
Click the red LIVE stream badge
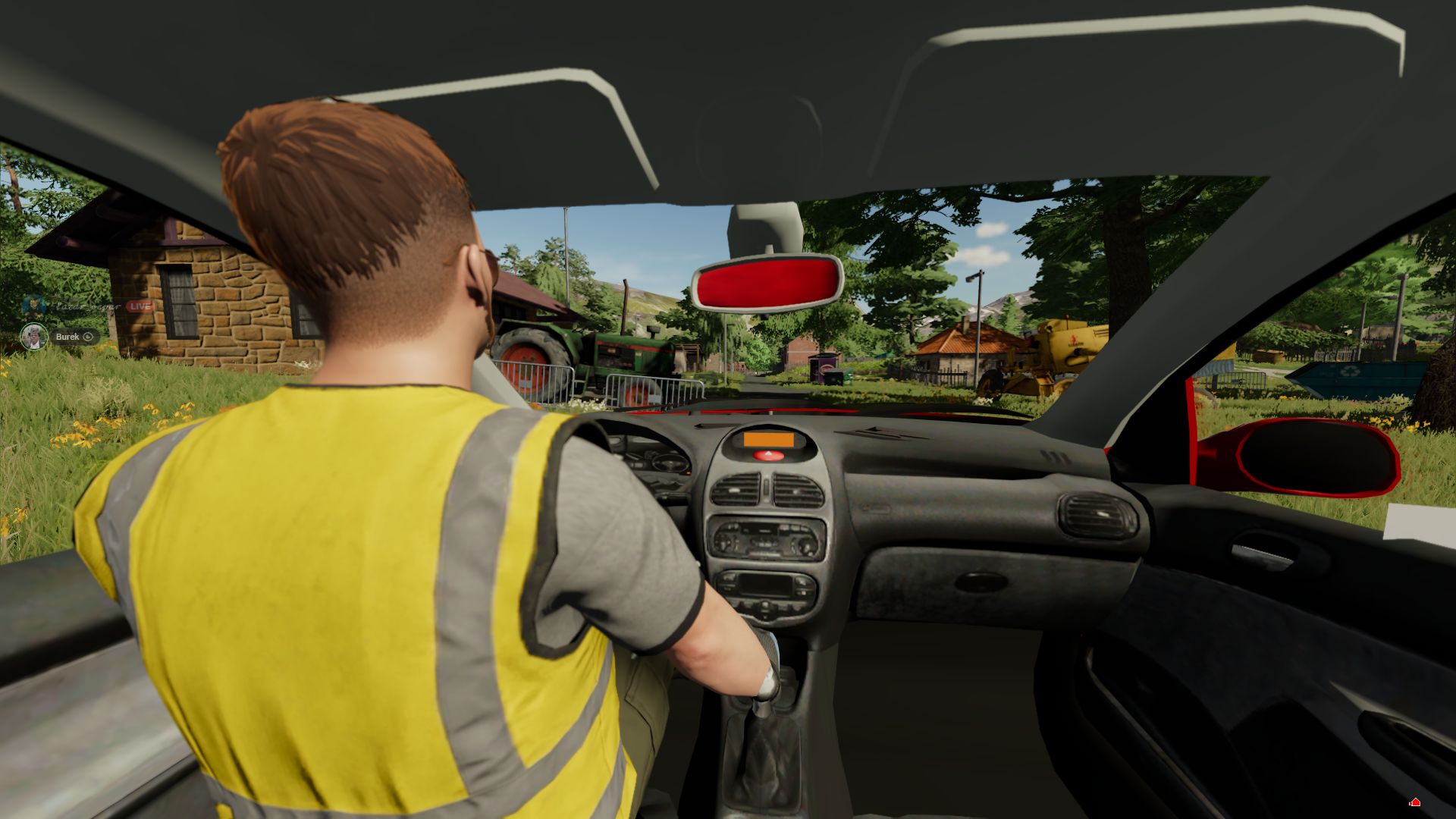coord(140,306)
